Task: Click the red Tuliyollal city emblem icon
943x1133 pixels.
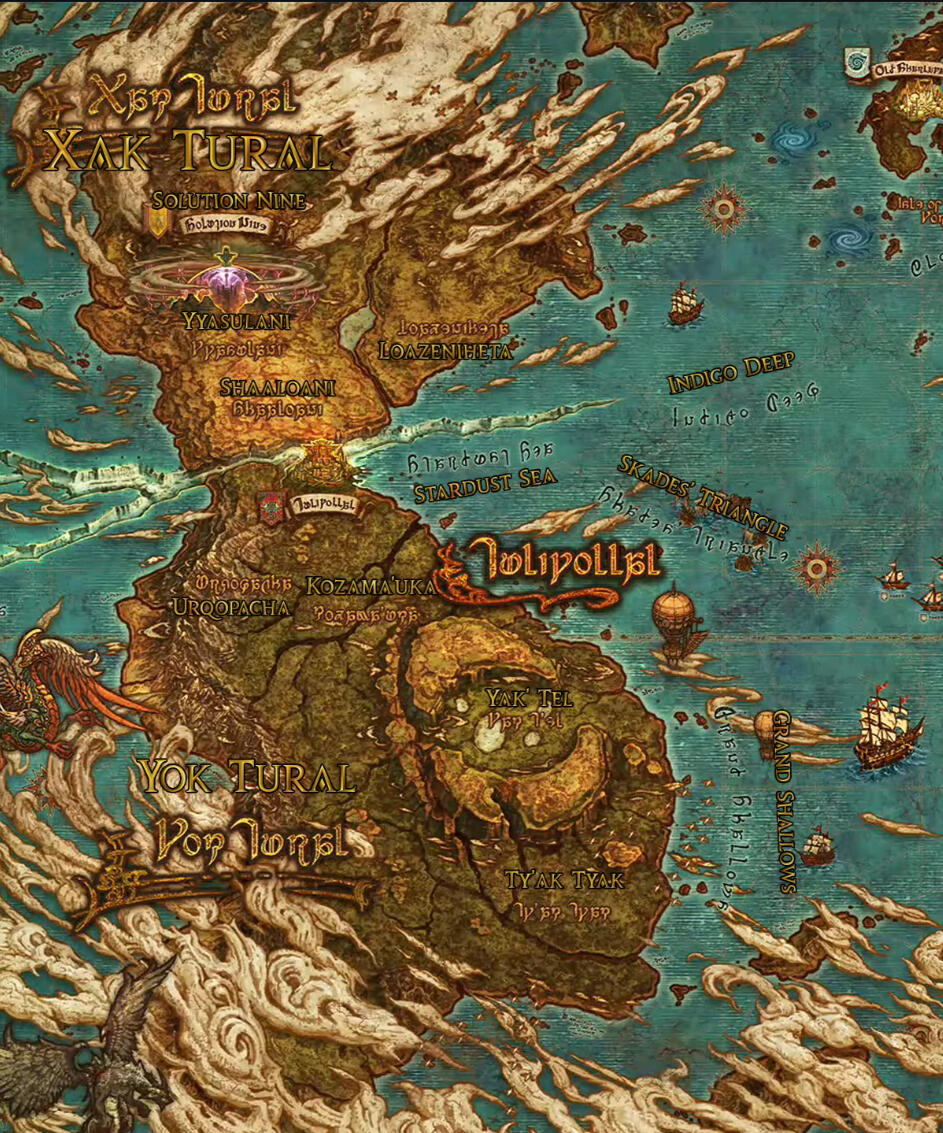Action: tap(270, 506)
